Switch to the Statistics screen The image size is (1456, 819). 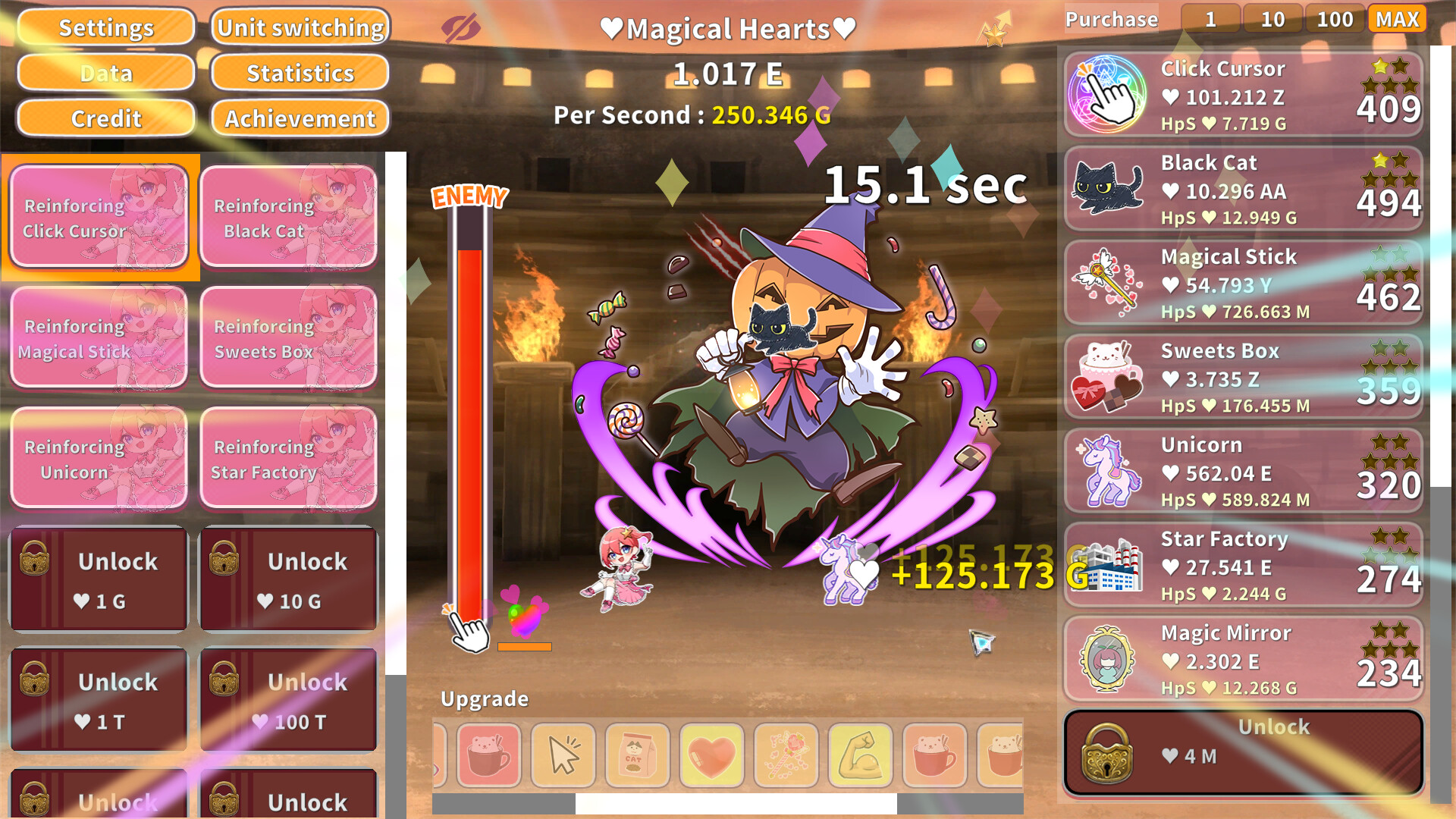point(300,73)
